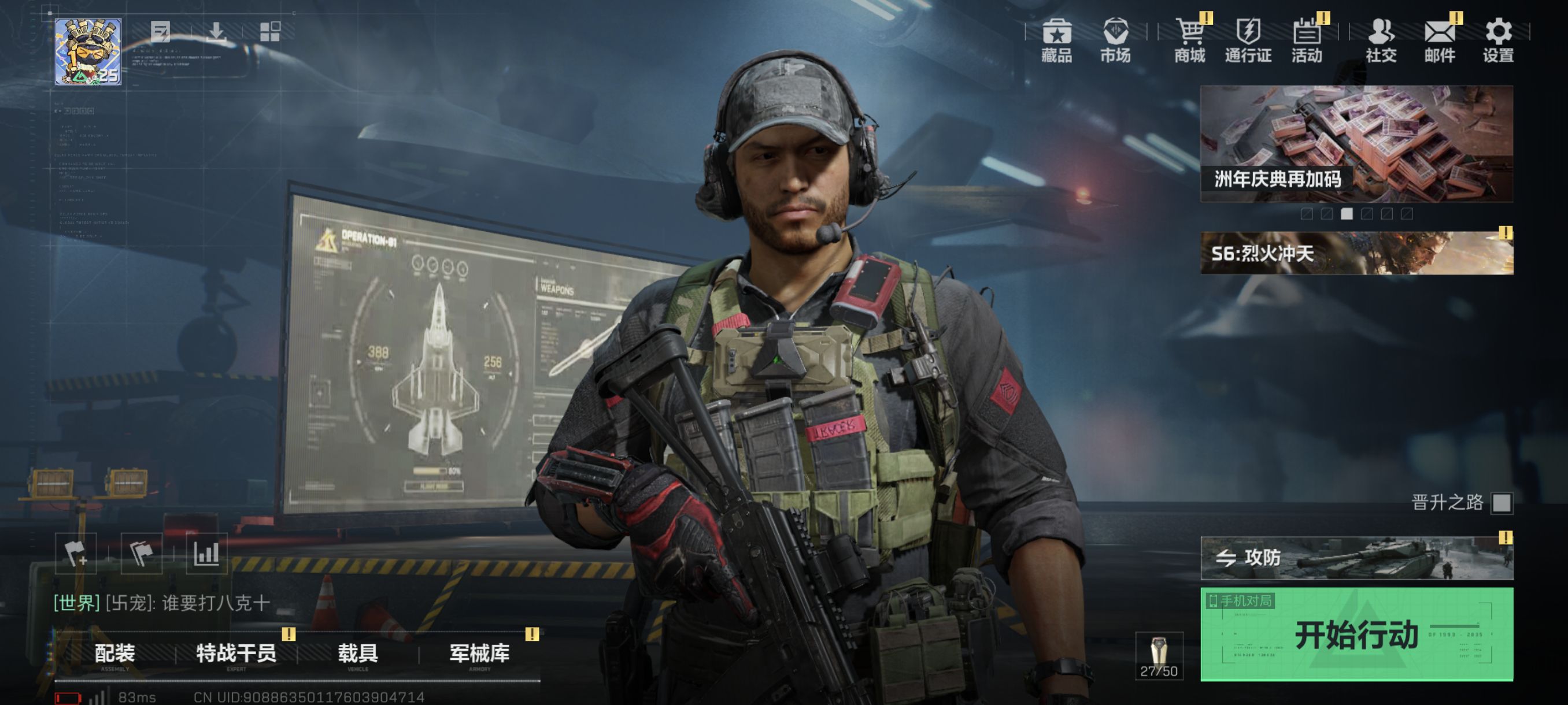The image size is (1568, 705).
Task: Toggle the 晋升之路 checkbox
Action: (1502, 503)
